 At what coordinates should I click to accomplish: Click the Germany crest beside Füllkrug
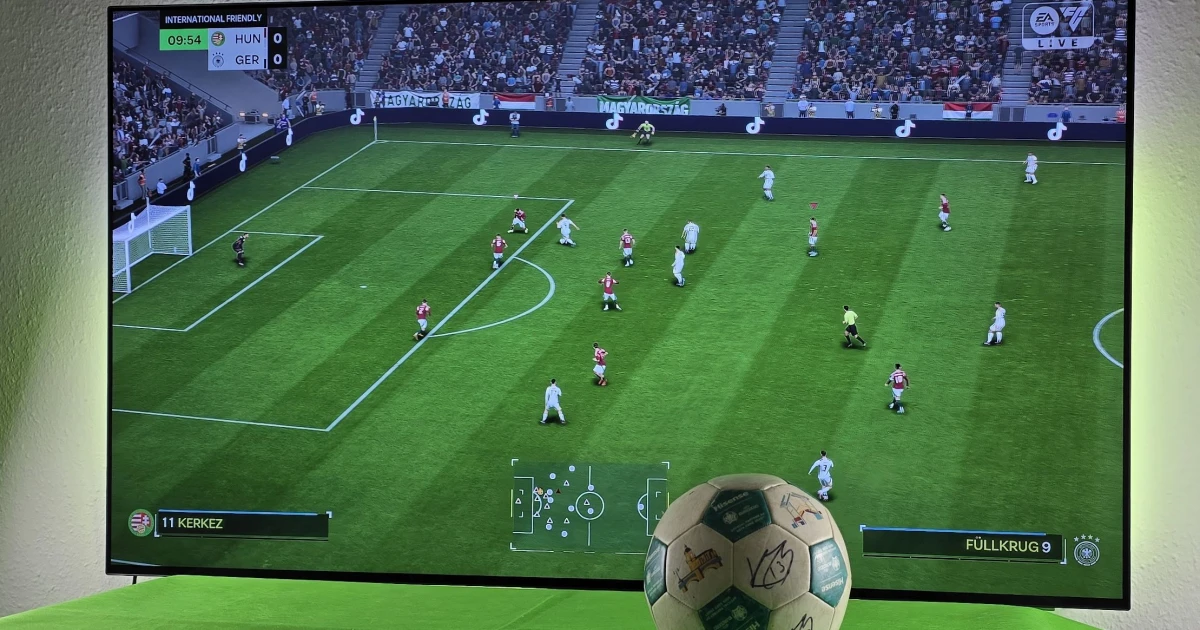pos(1086,550)
